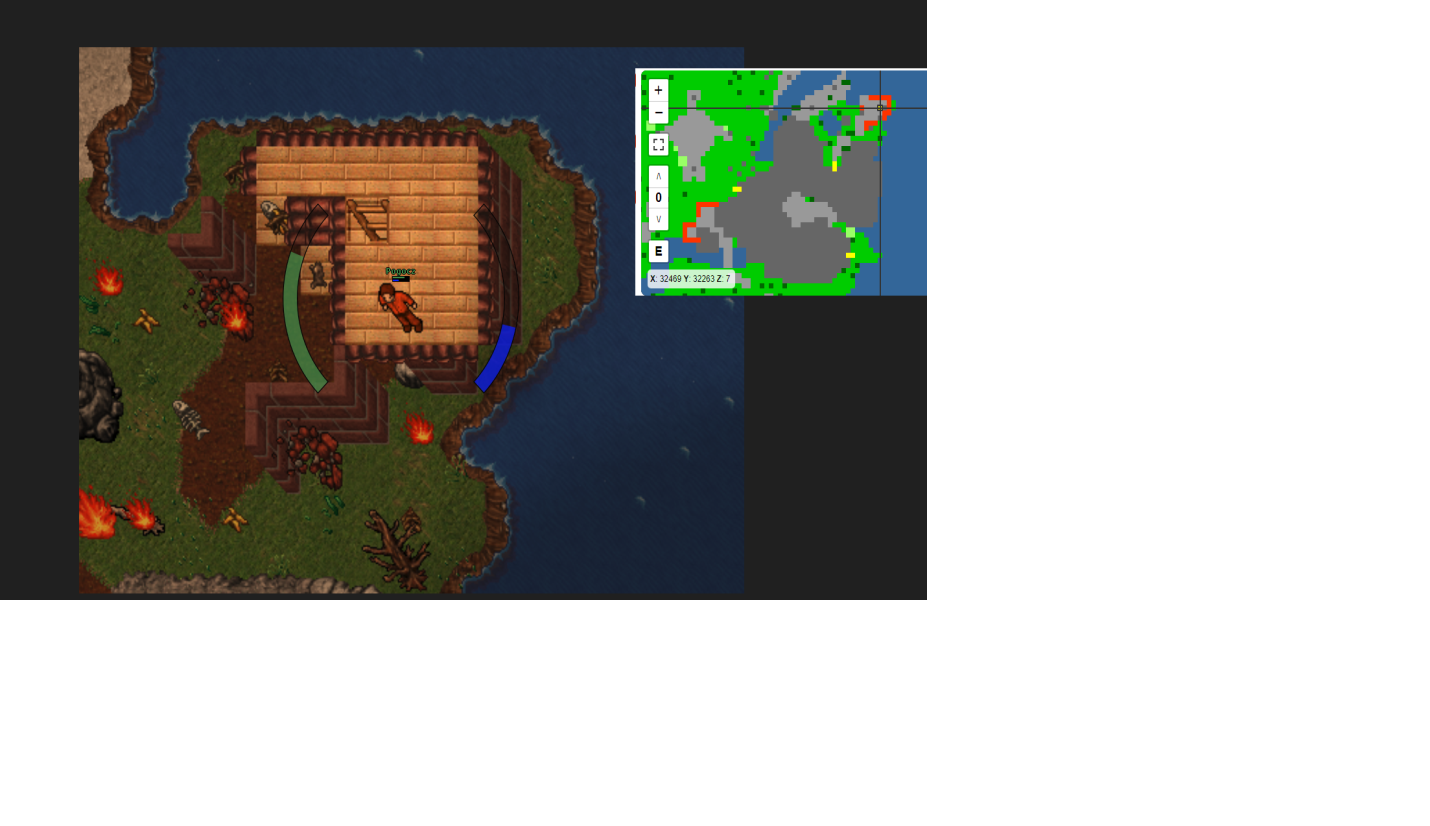Click the E marker button on the minimap
1430x826 pixels.
coord(658,251)
